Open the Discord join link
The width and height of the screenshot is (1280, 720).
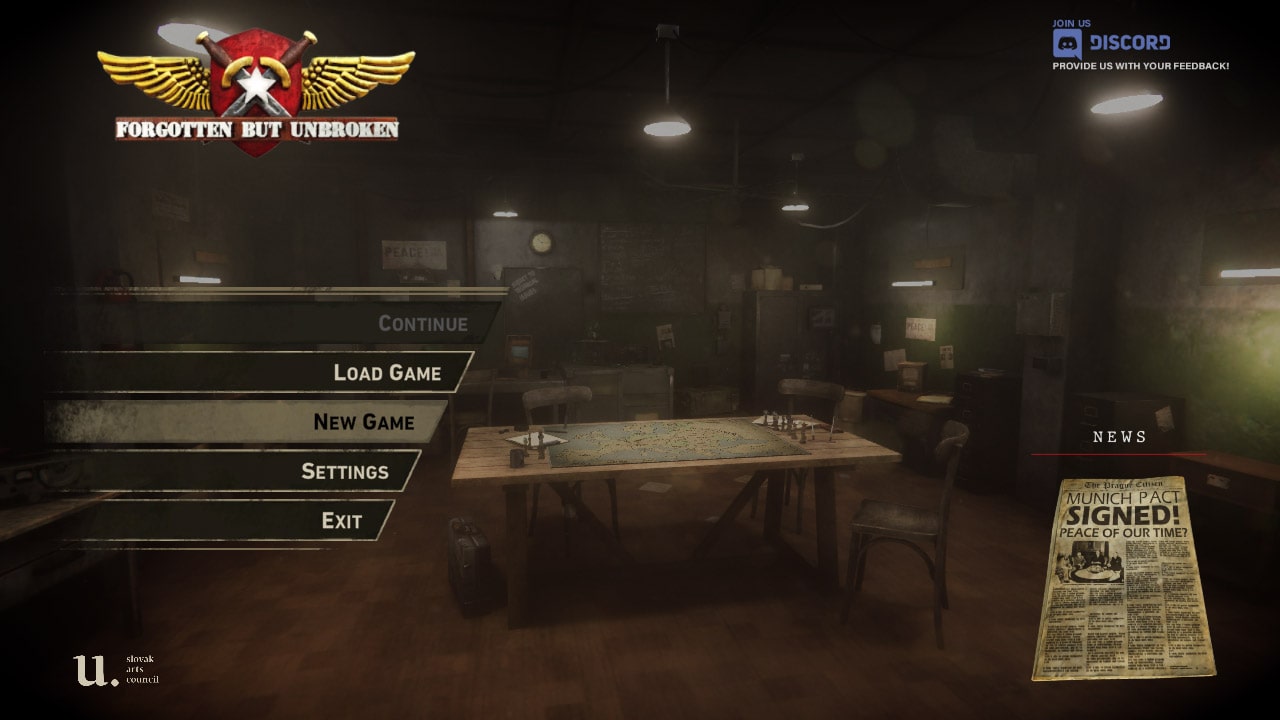click(1112, 43)
